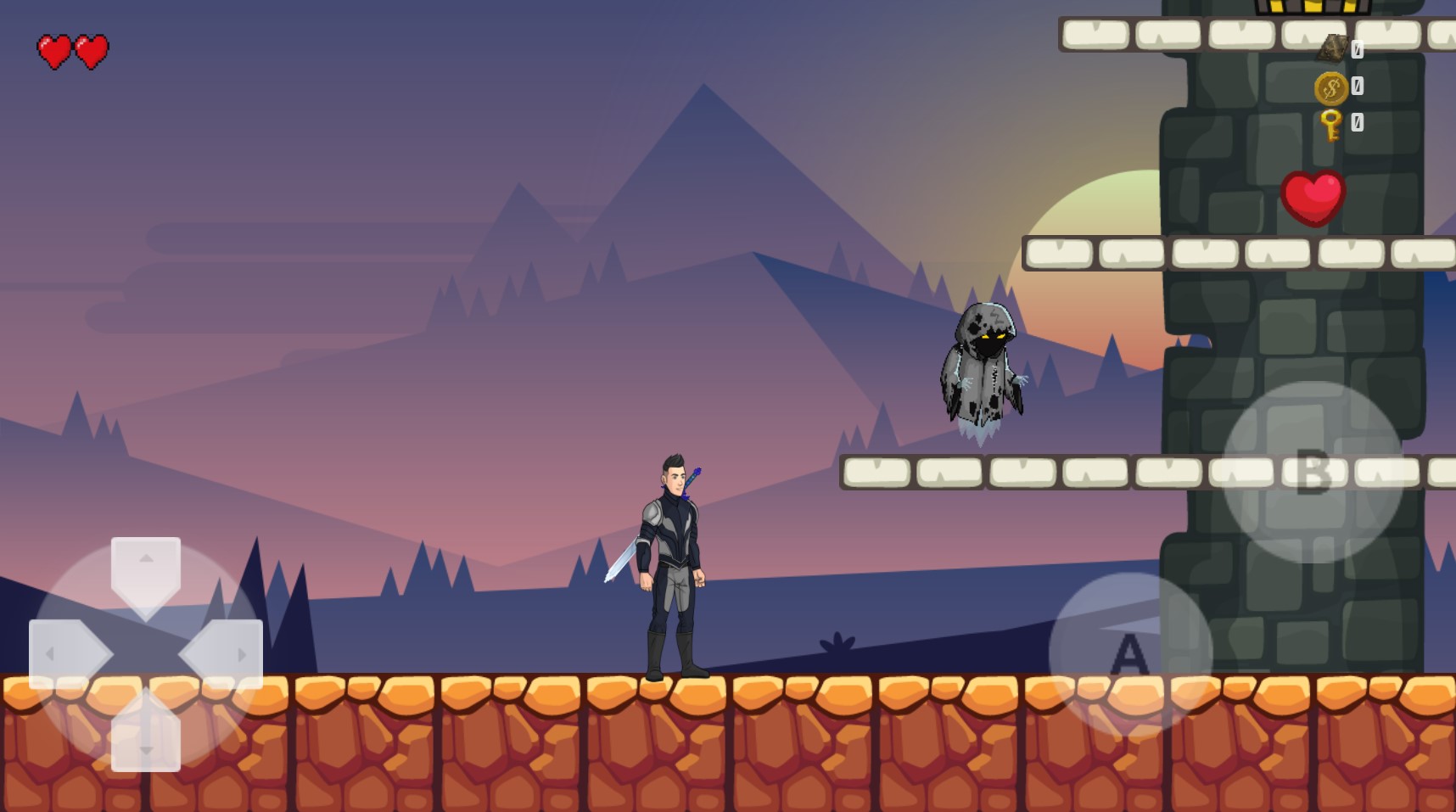
Task: Tap the red heart pickup near the tower
Action: coord(1313,197)
